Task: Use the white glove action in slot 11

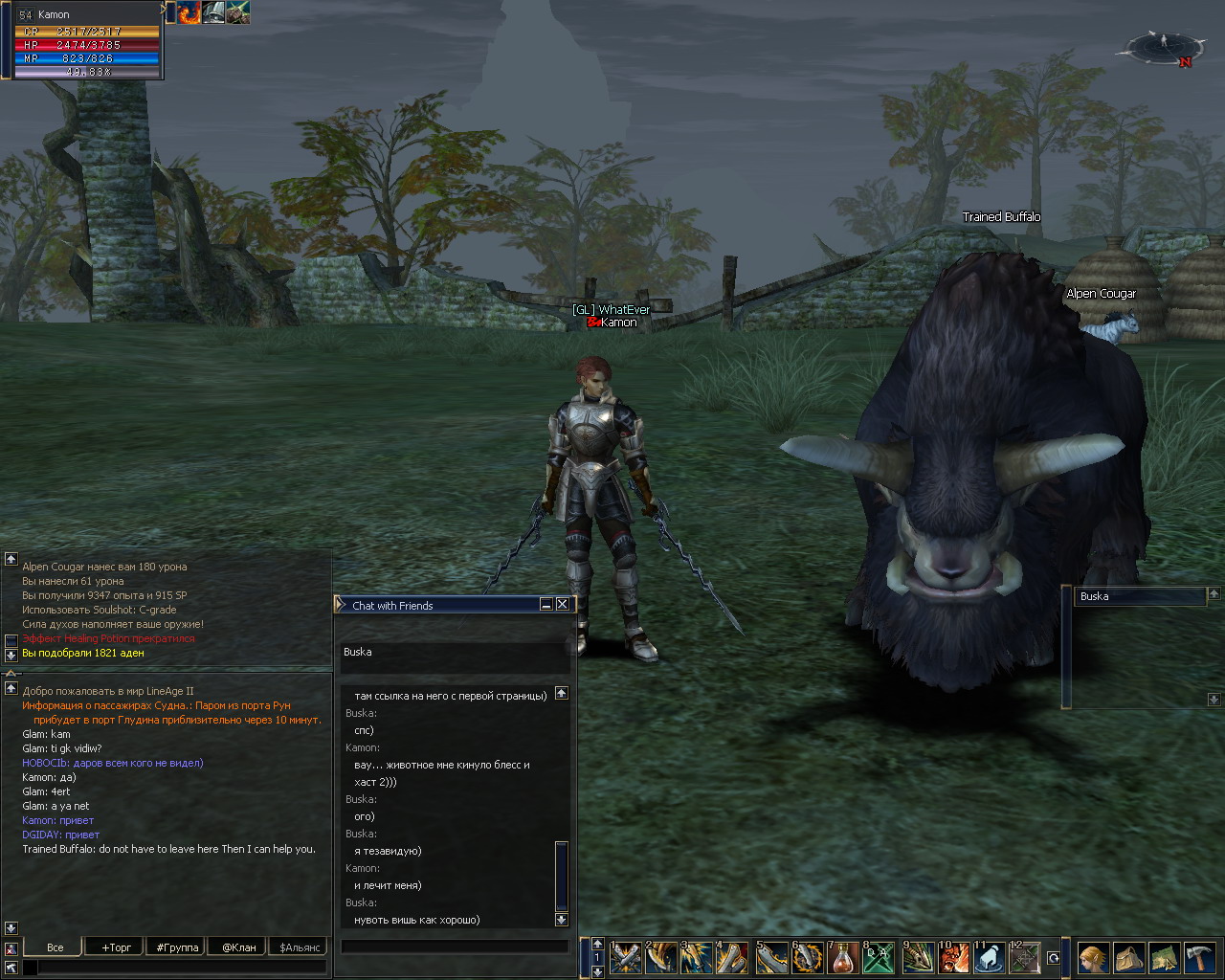Action: click(x=990, y=957)
